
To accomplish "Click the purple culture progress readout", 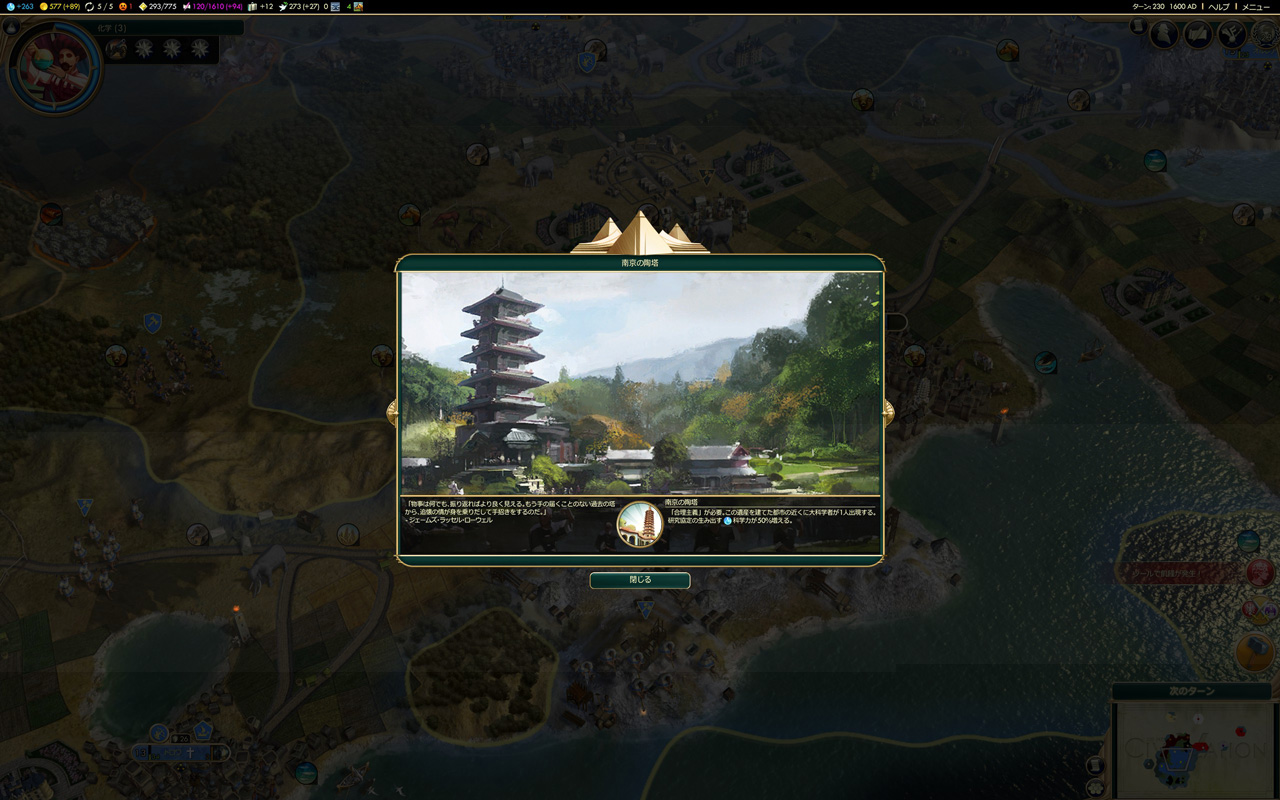I will coord(212,7).
